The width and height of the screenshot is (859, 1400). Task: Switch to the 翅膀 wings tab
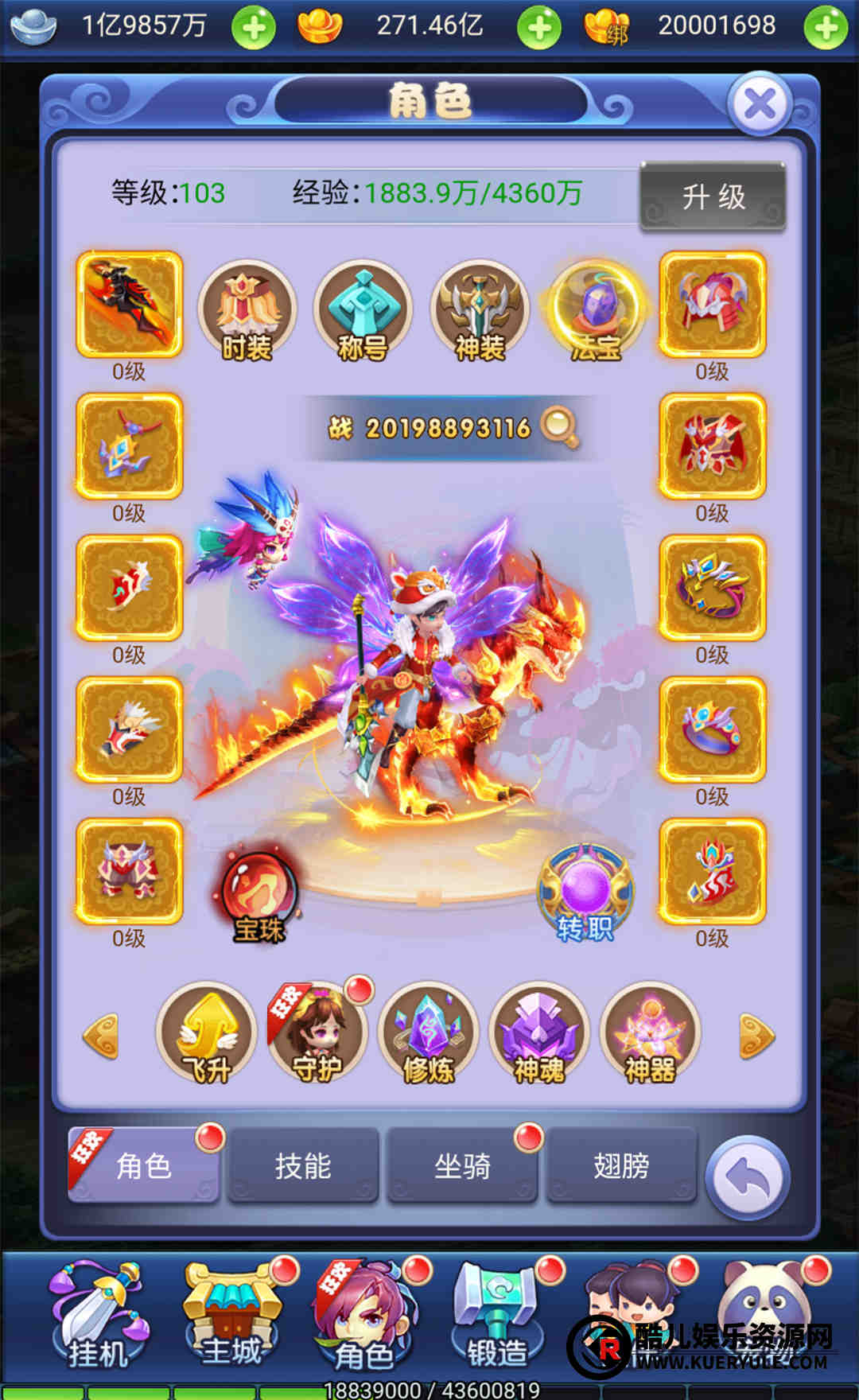coord(621,1165)
